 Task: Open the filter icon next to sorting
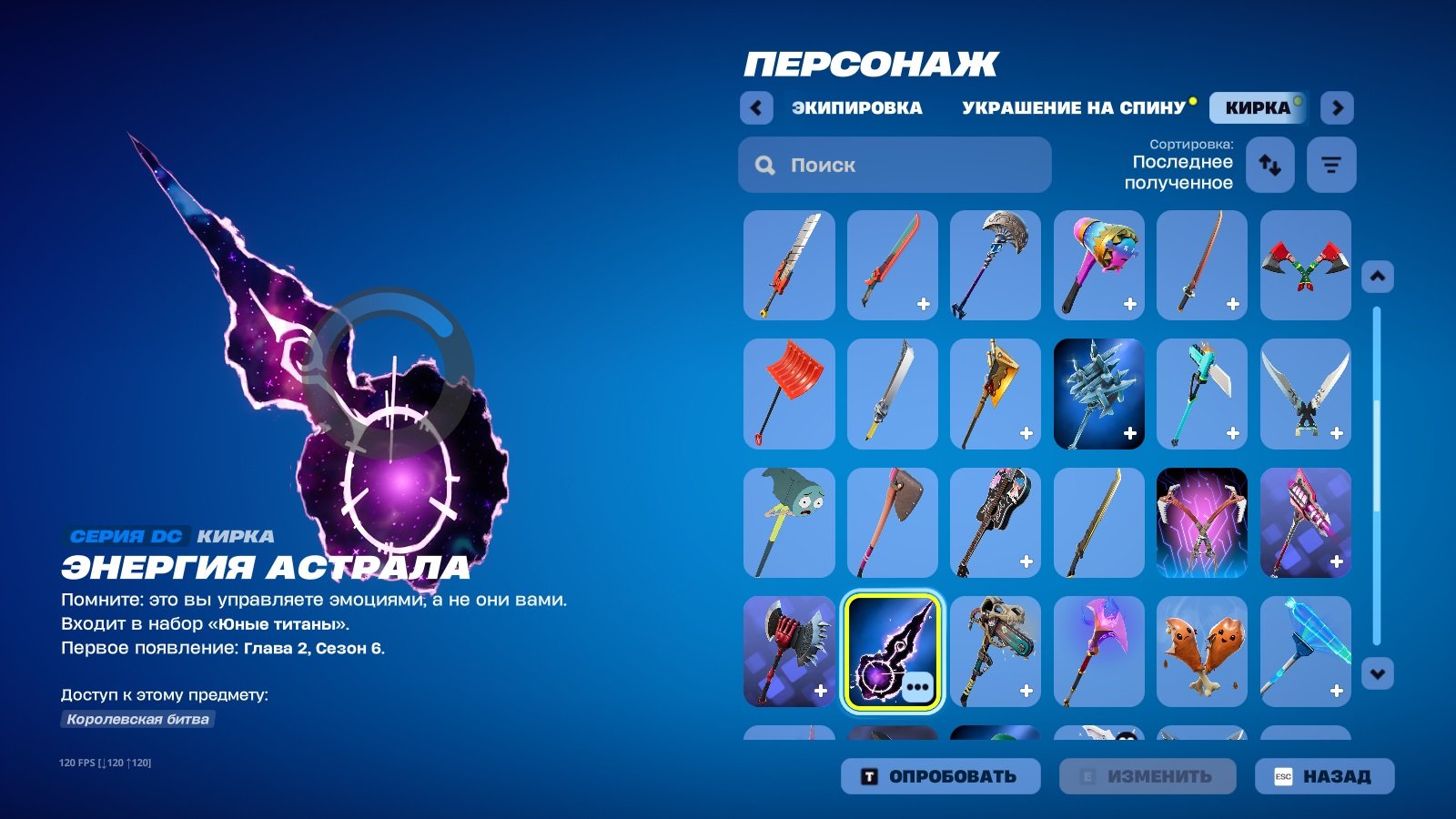click(1331, 166)
